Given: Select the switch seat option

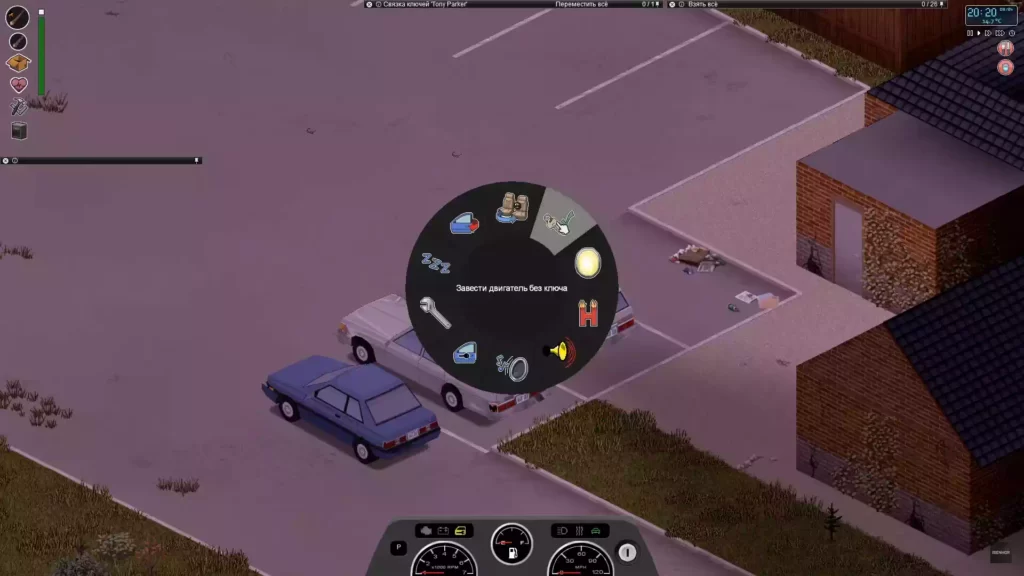Looking at the screenshot, I should tap(514, 208).
